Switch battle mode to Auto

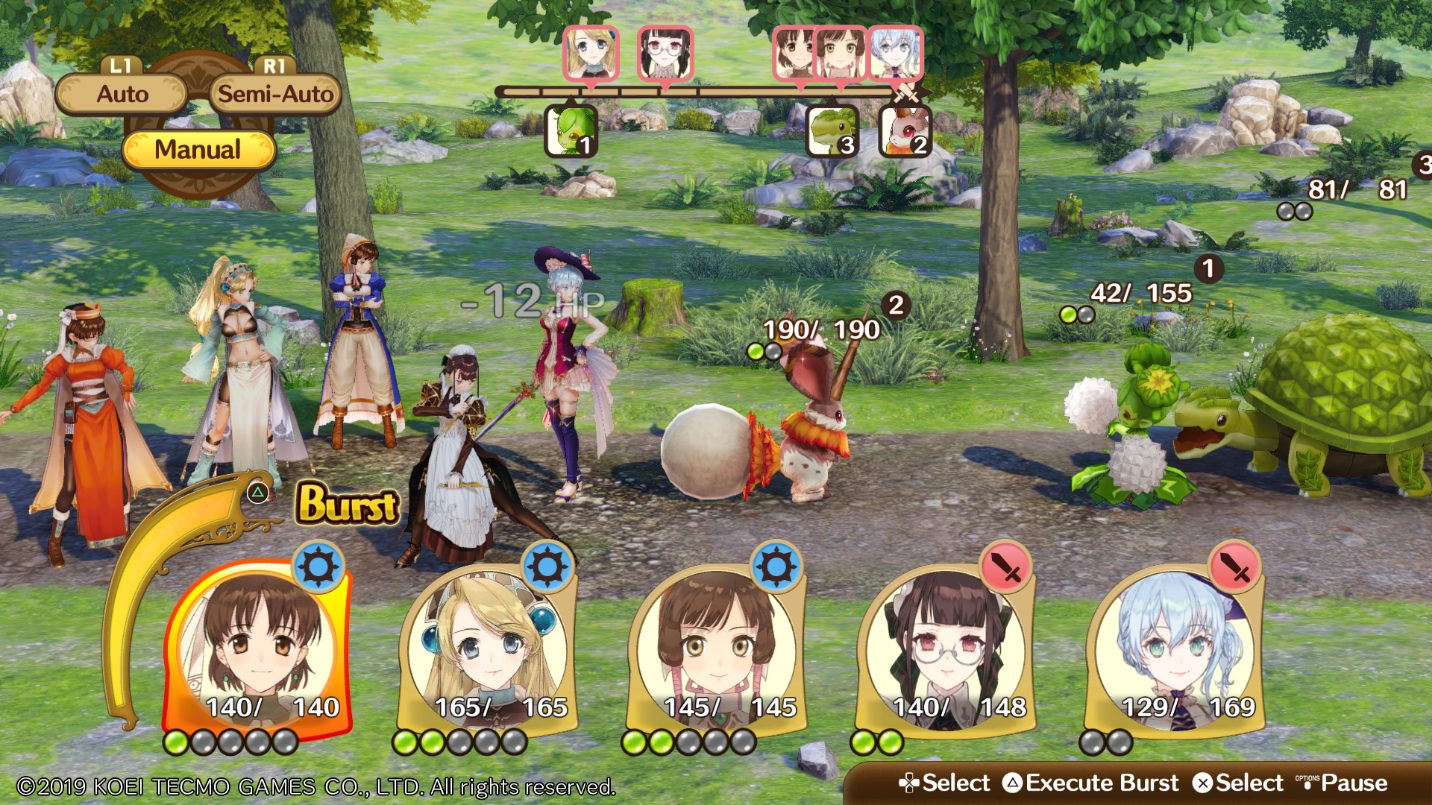[123, 95]
